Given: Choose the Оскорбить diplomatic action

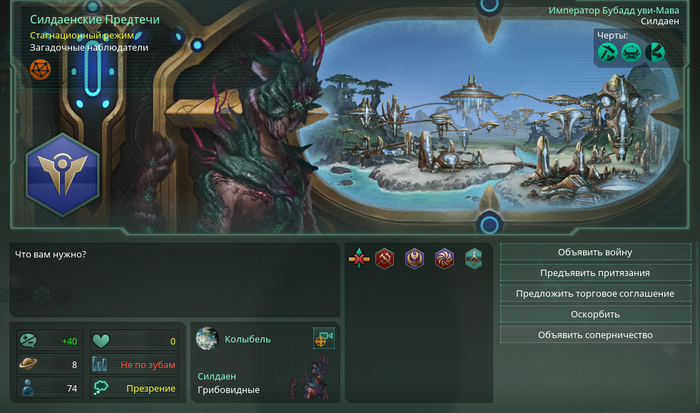Looking at the screenshot, I should tap(595, 314).
